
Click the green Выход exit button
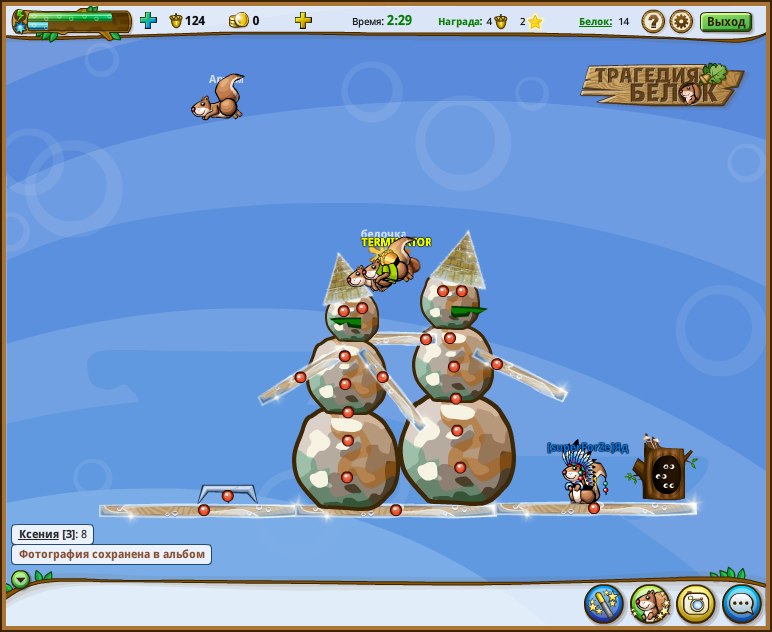pyautogui.click(x=725, y=21)
